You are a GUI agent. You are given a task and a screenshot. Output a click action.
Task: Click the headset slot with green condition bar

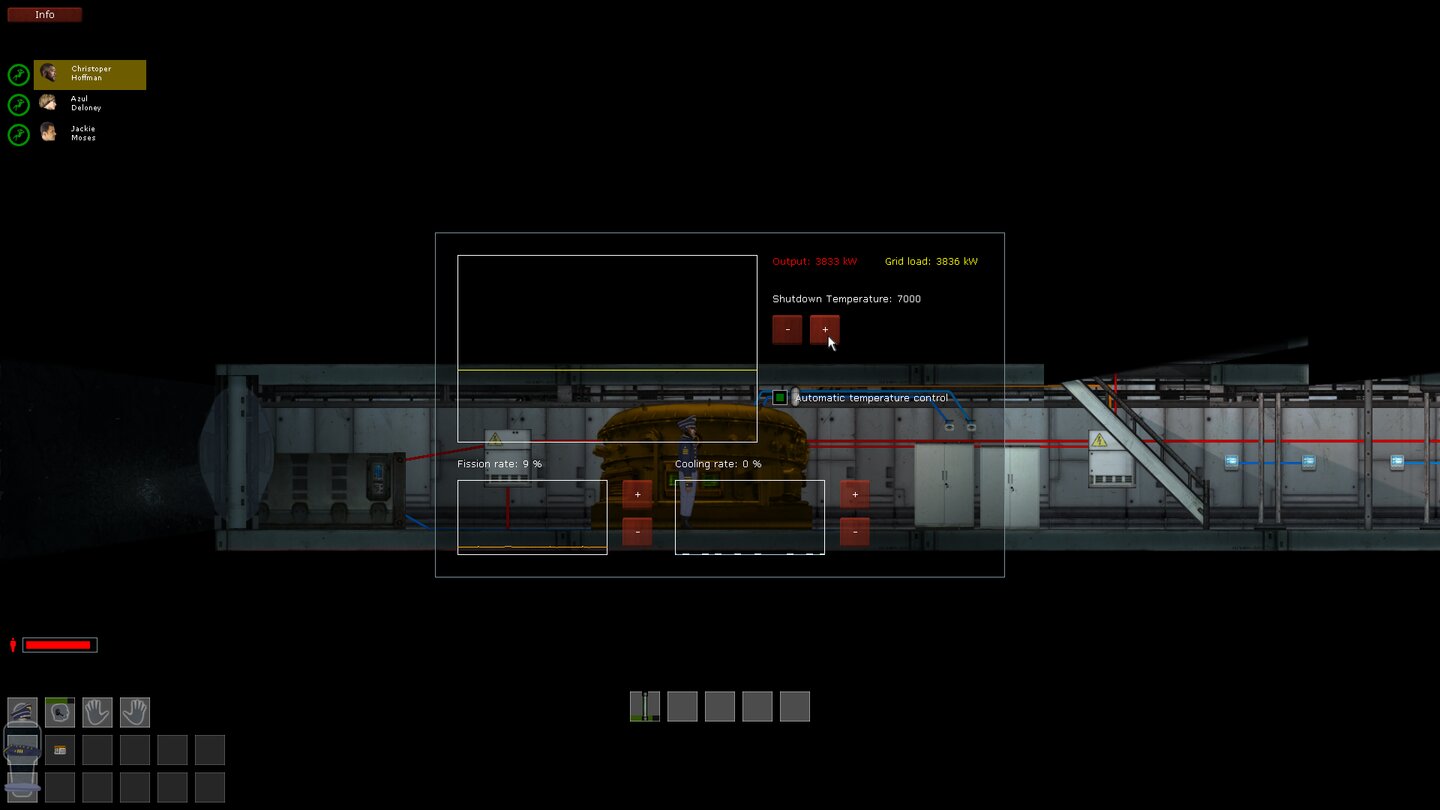[x=59, y=712]
